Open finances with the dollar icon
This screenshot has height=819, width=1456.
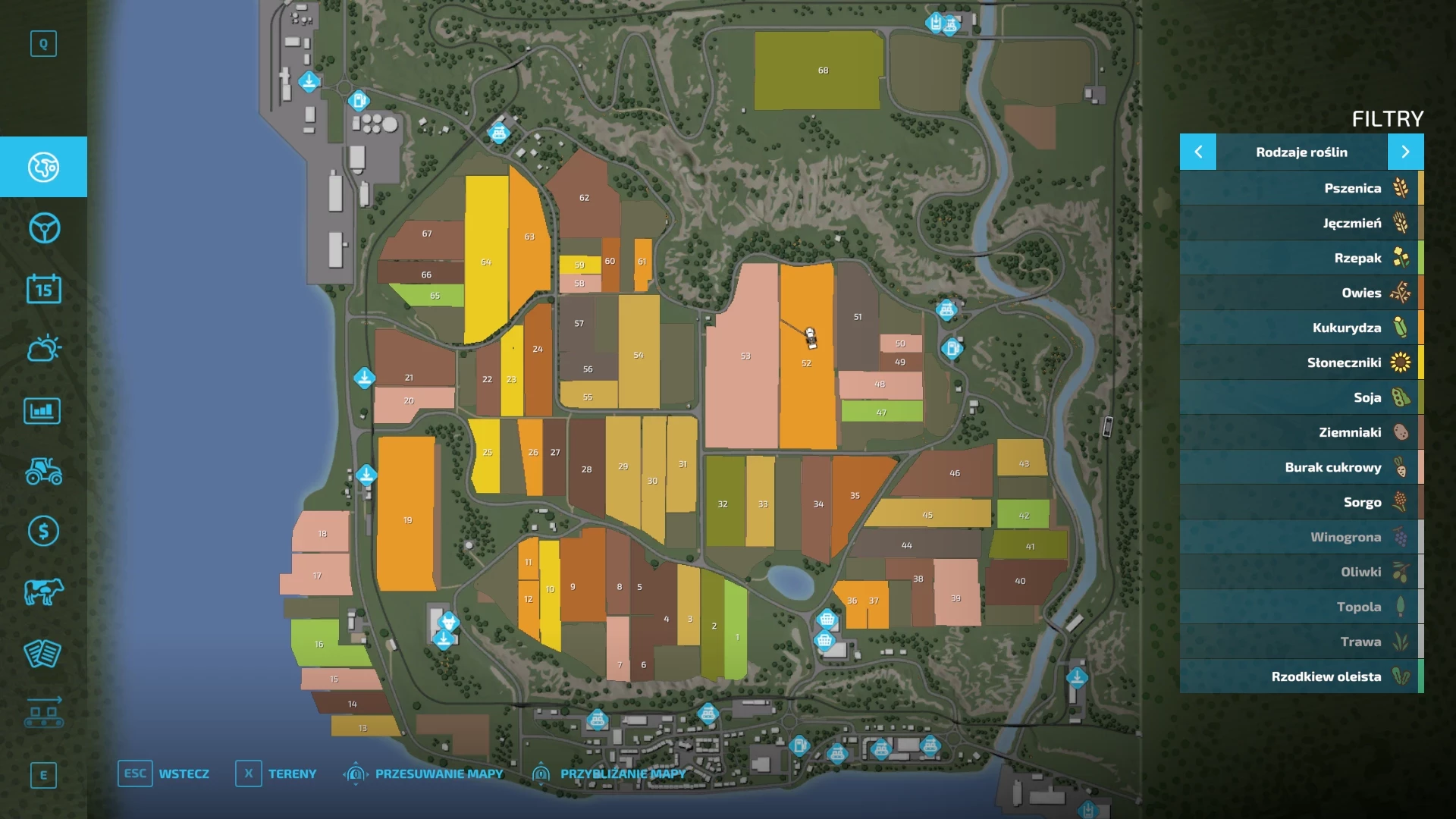43,532
